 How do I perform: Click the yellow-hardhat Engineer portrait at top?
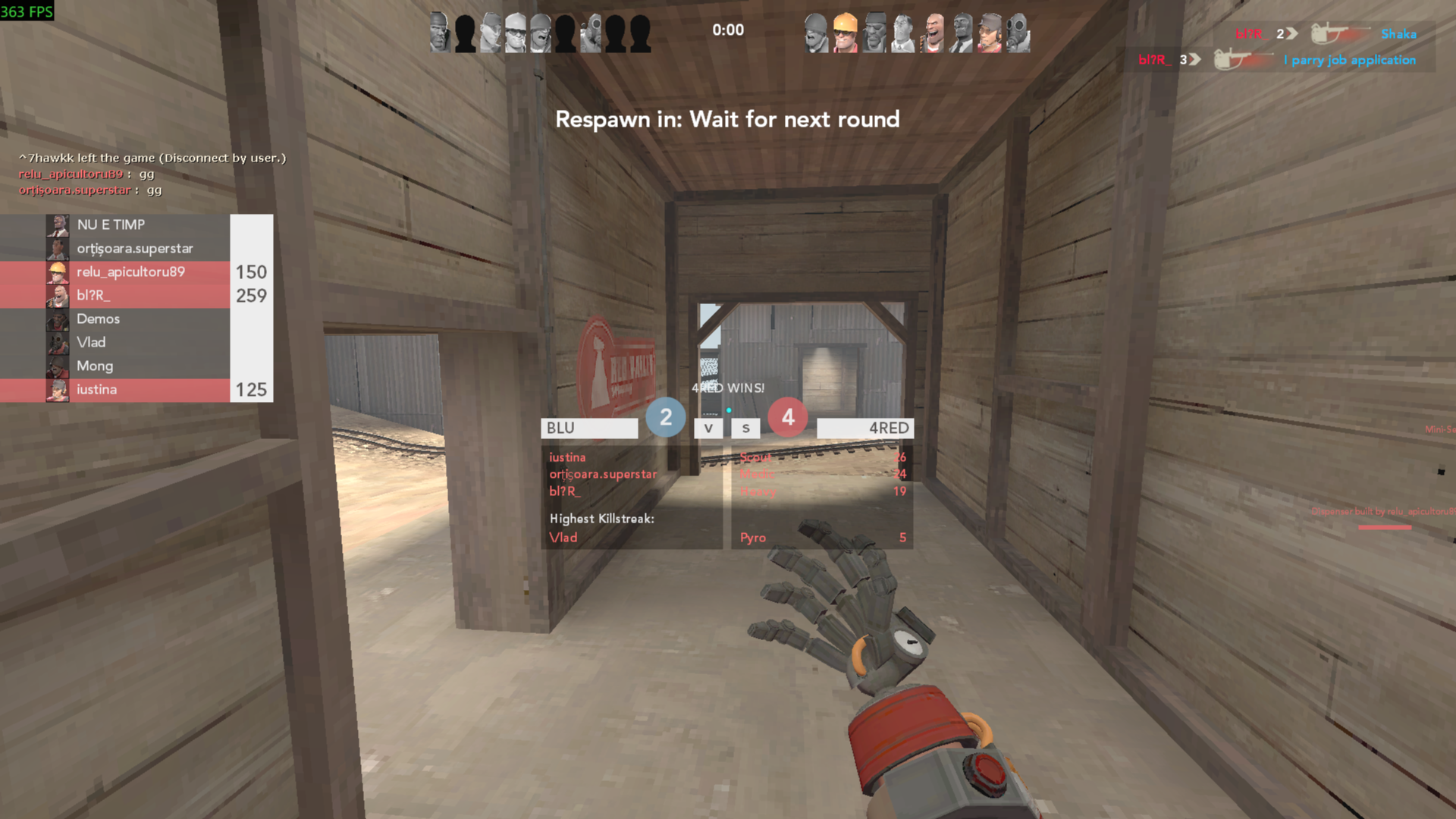point(845,33)
